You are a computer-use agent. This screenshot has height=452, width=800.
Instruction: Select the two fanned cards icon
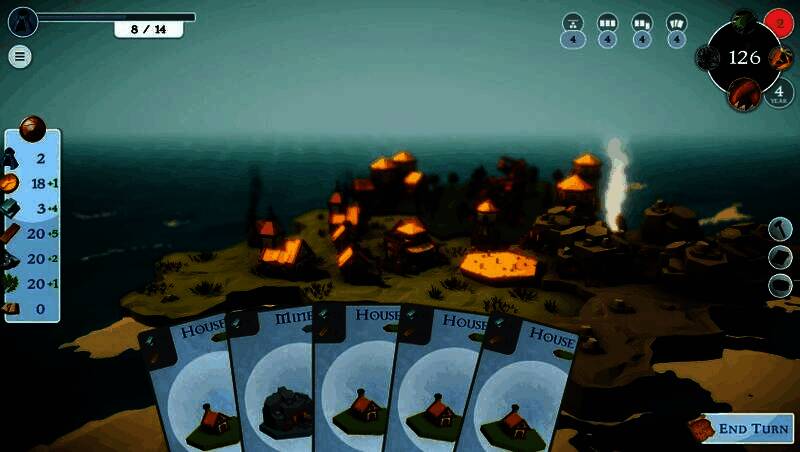click(x=677, y=22)
